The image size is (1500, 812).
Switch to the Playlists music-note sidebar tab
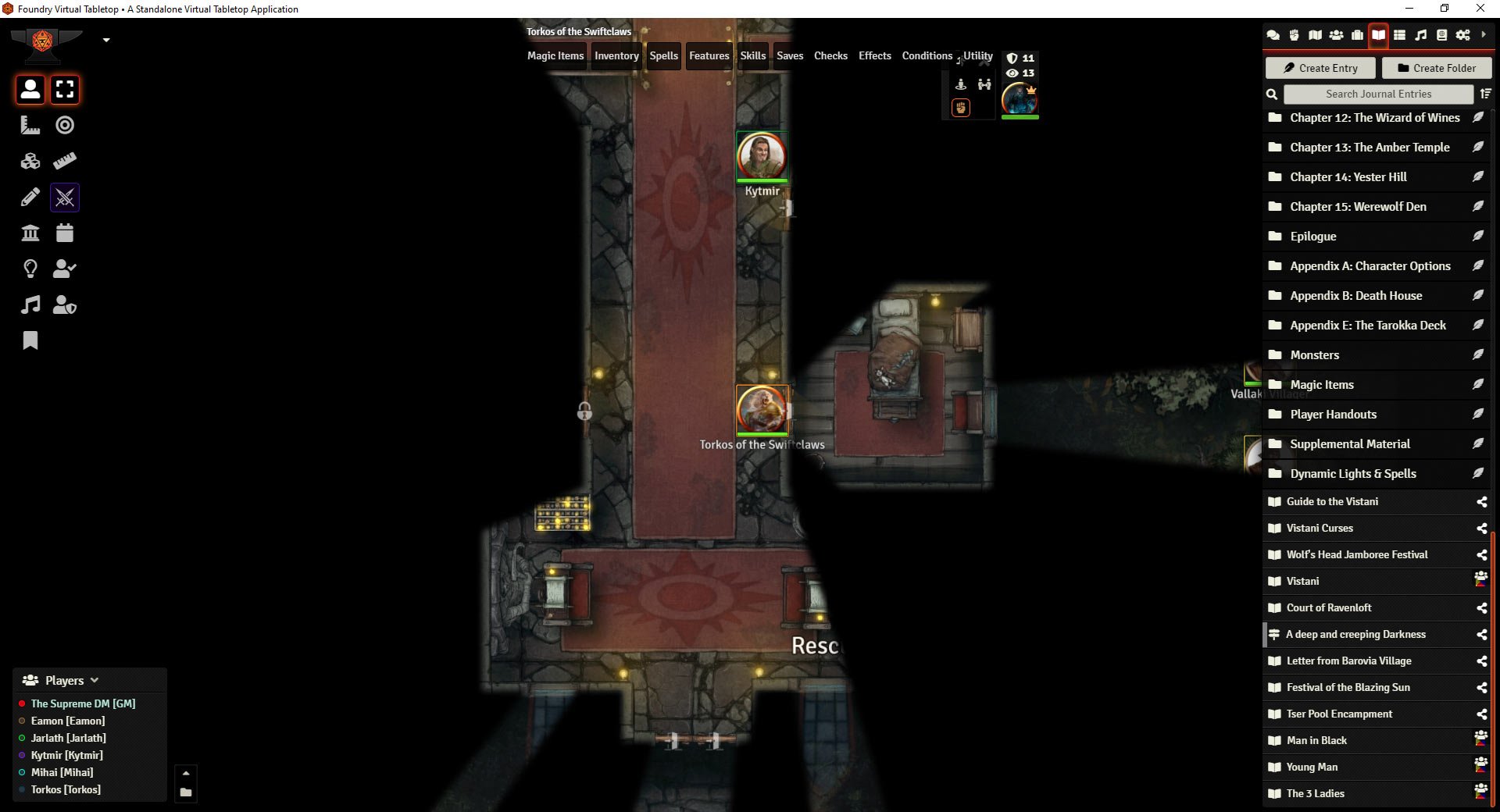1420,35
